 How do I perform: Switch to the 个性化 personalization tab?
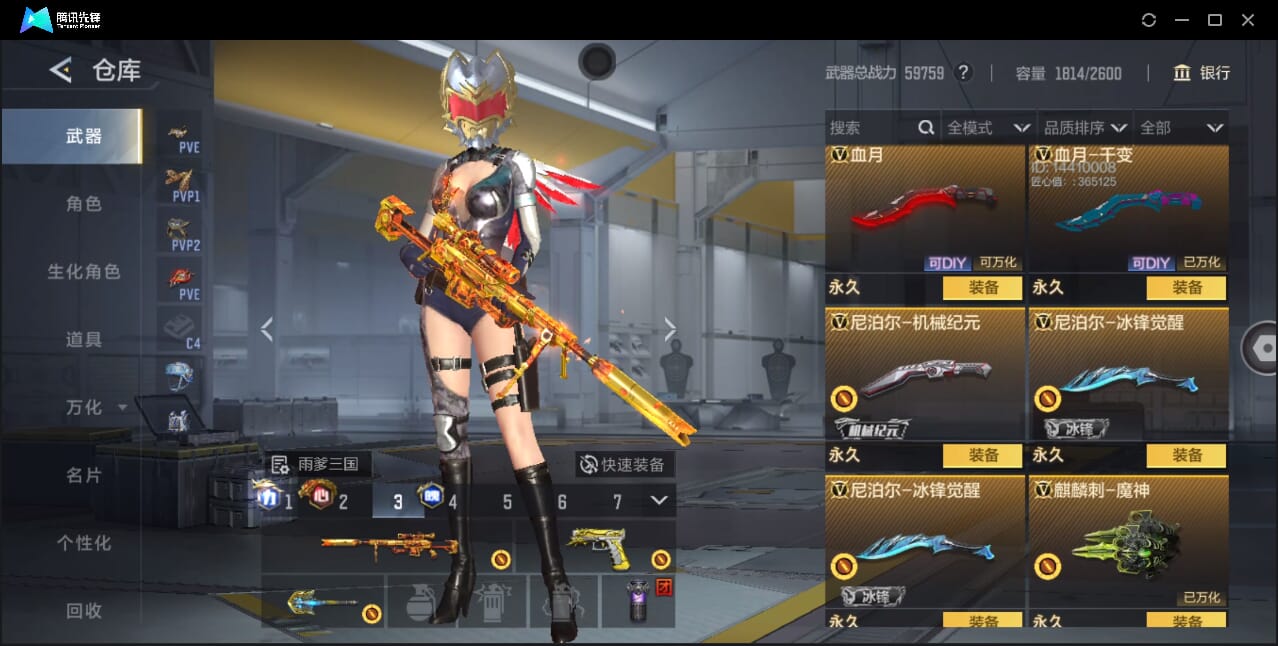point(84,543)
